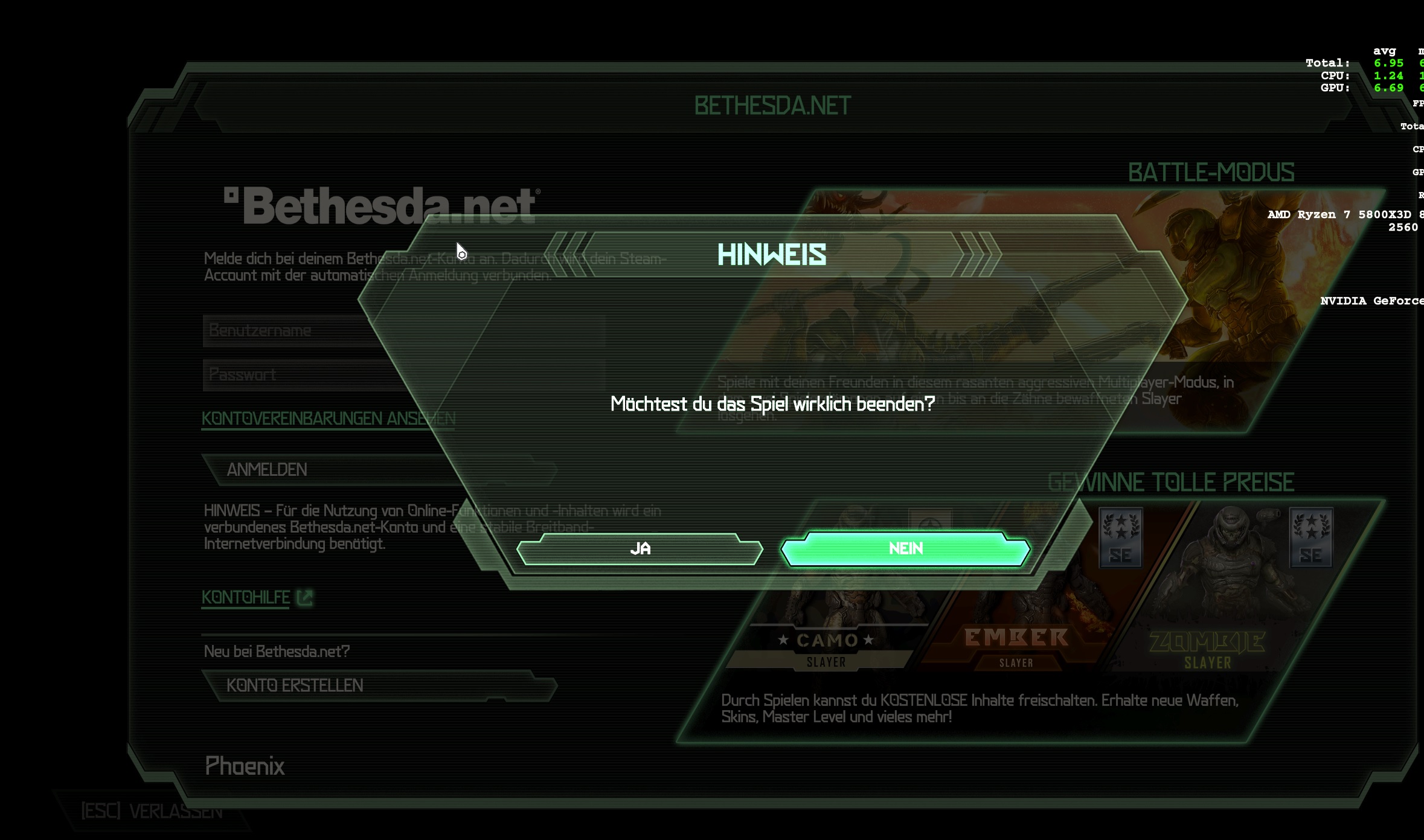Confirm quitting the game with JA
This screenshot has height=840, width=1424.
click(x=641, y=549)
